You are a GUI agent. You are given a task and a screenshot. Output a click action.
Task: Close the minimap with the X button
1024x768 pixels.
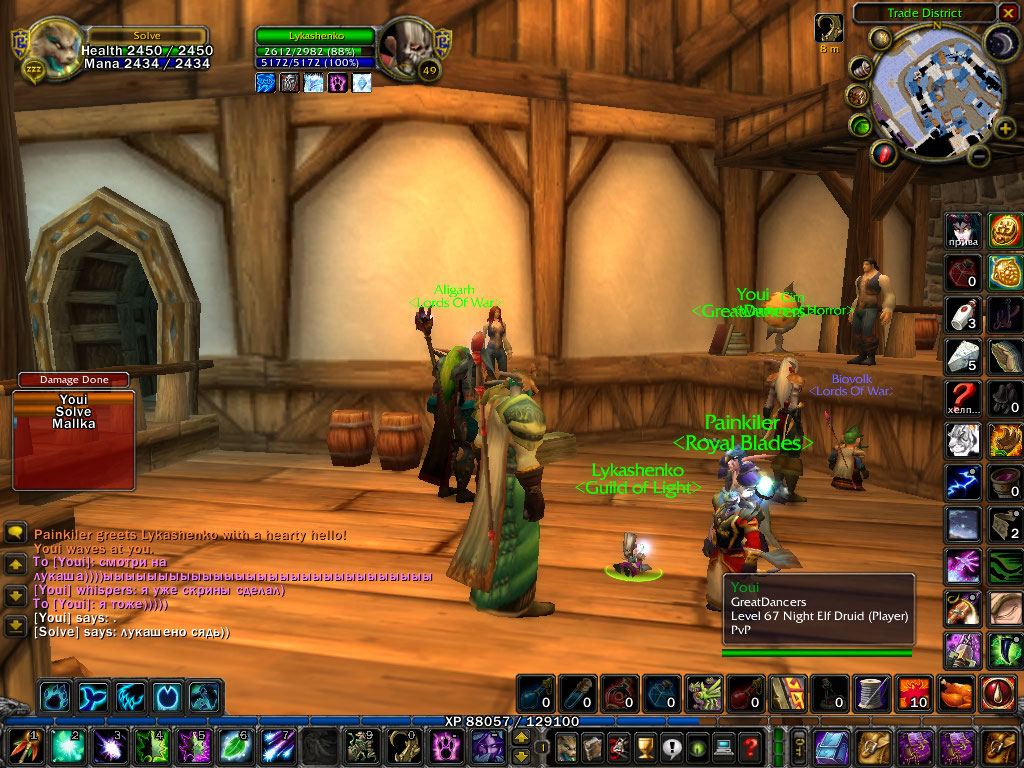[x=1008, y=13]
